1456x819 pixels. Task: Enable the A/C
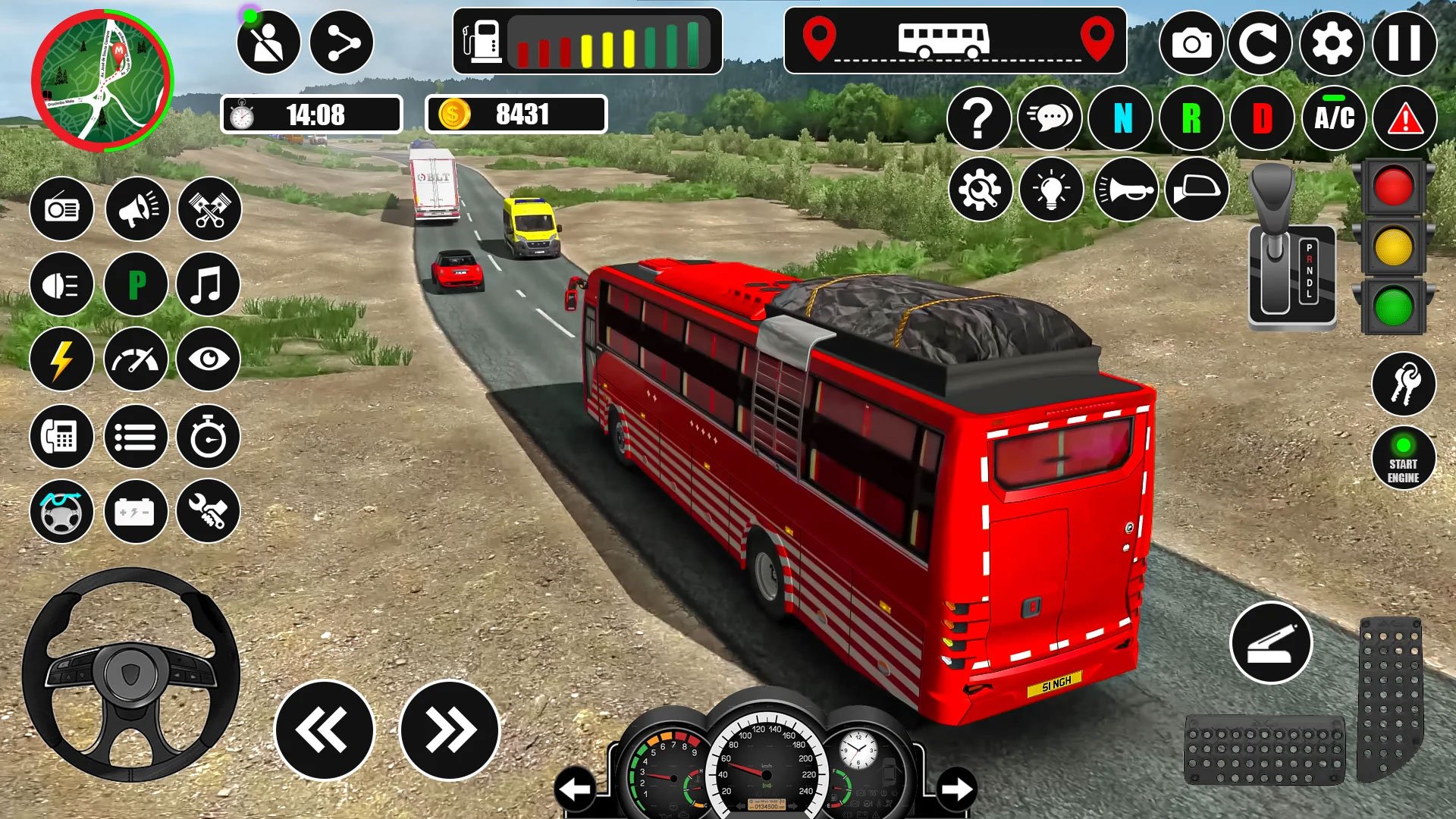[1335, 119]
